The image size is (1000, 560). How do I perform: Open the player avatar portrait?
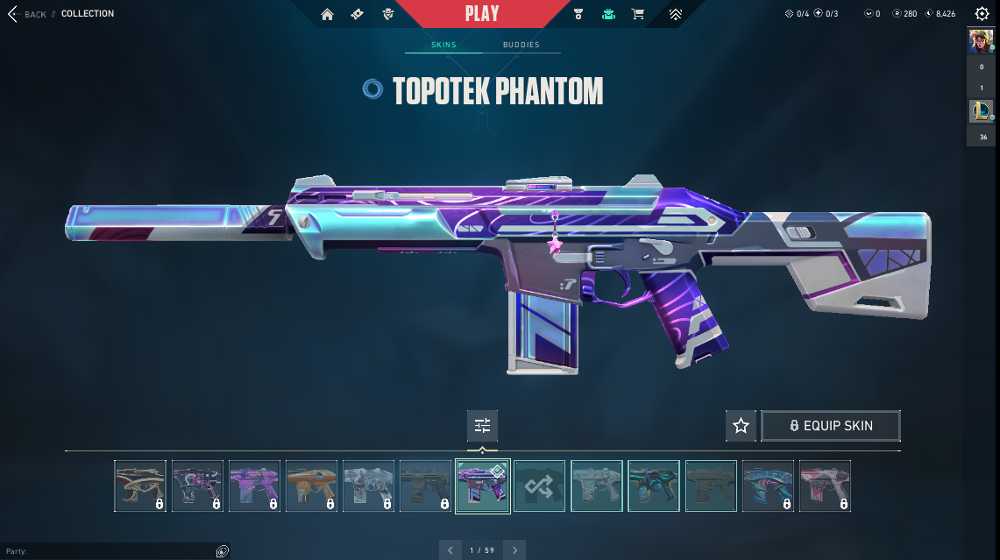tap(980, 44)
